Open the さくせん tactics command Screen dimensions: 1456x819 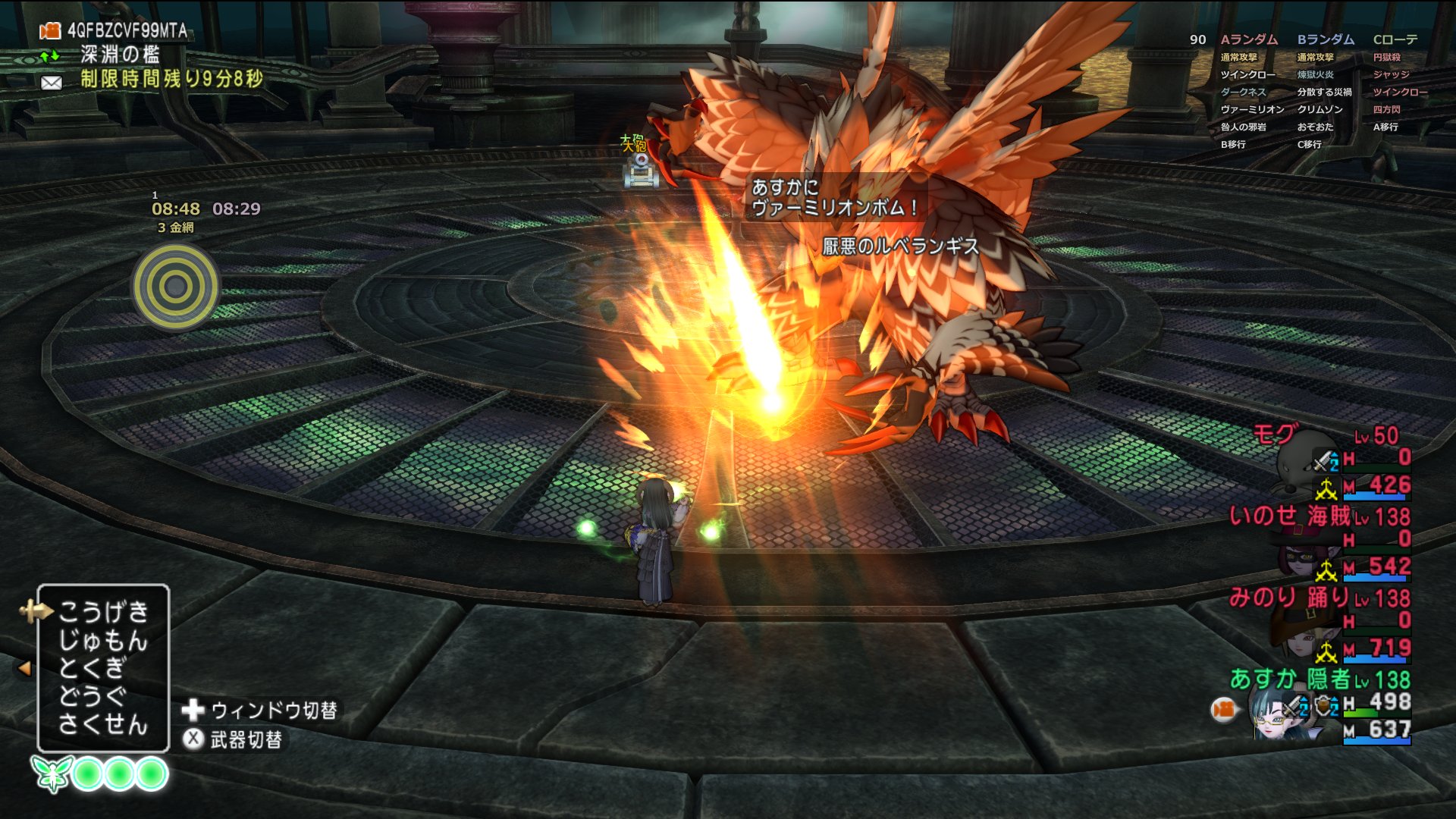(103, 724)
